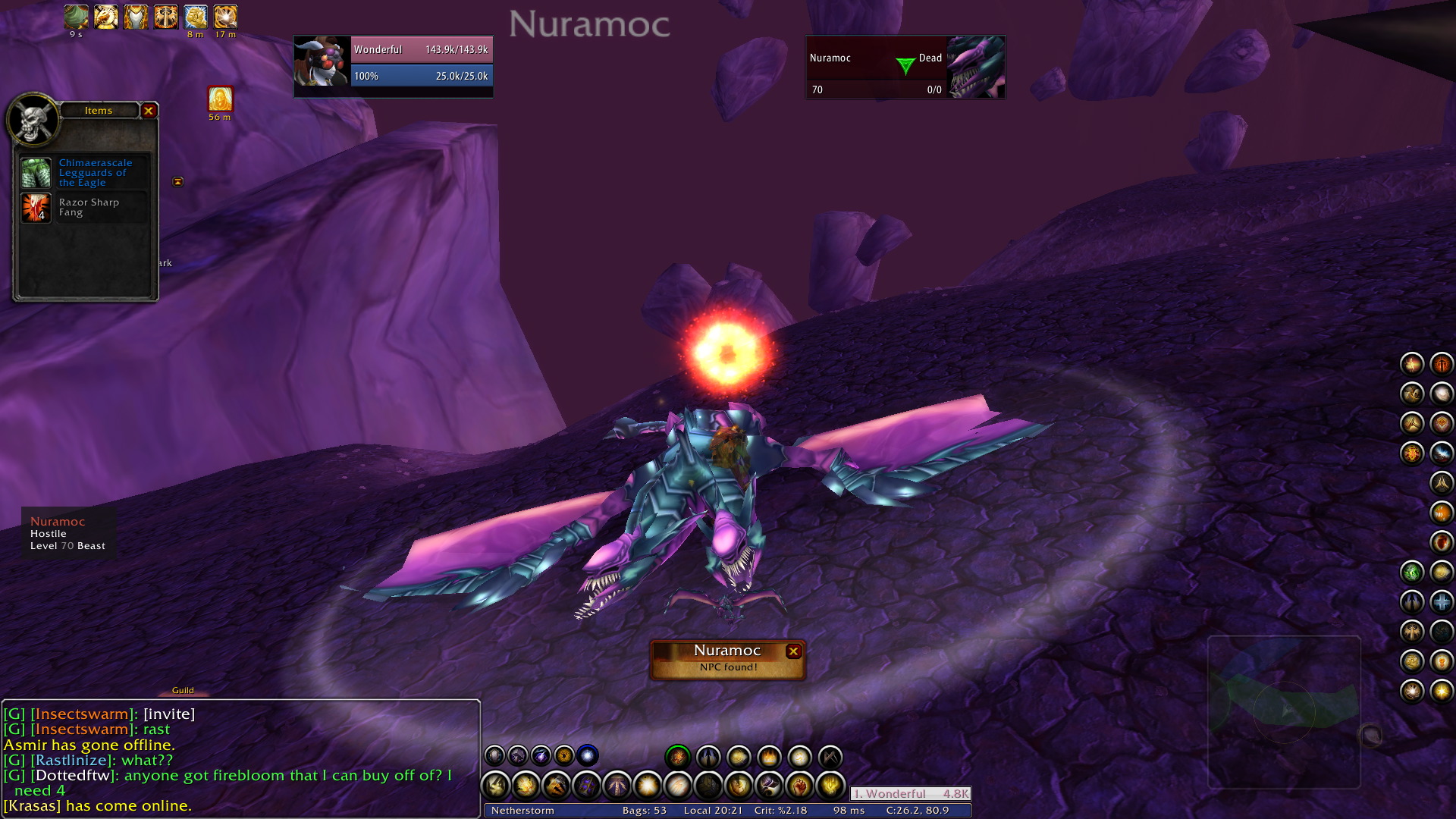Dismiss the Nuramoc NPC found alert
The width and height of the screenshot is (1456, 819).
793,651
